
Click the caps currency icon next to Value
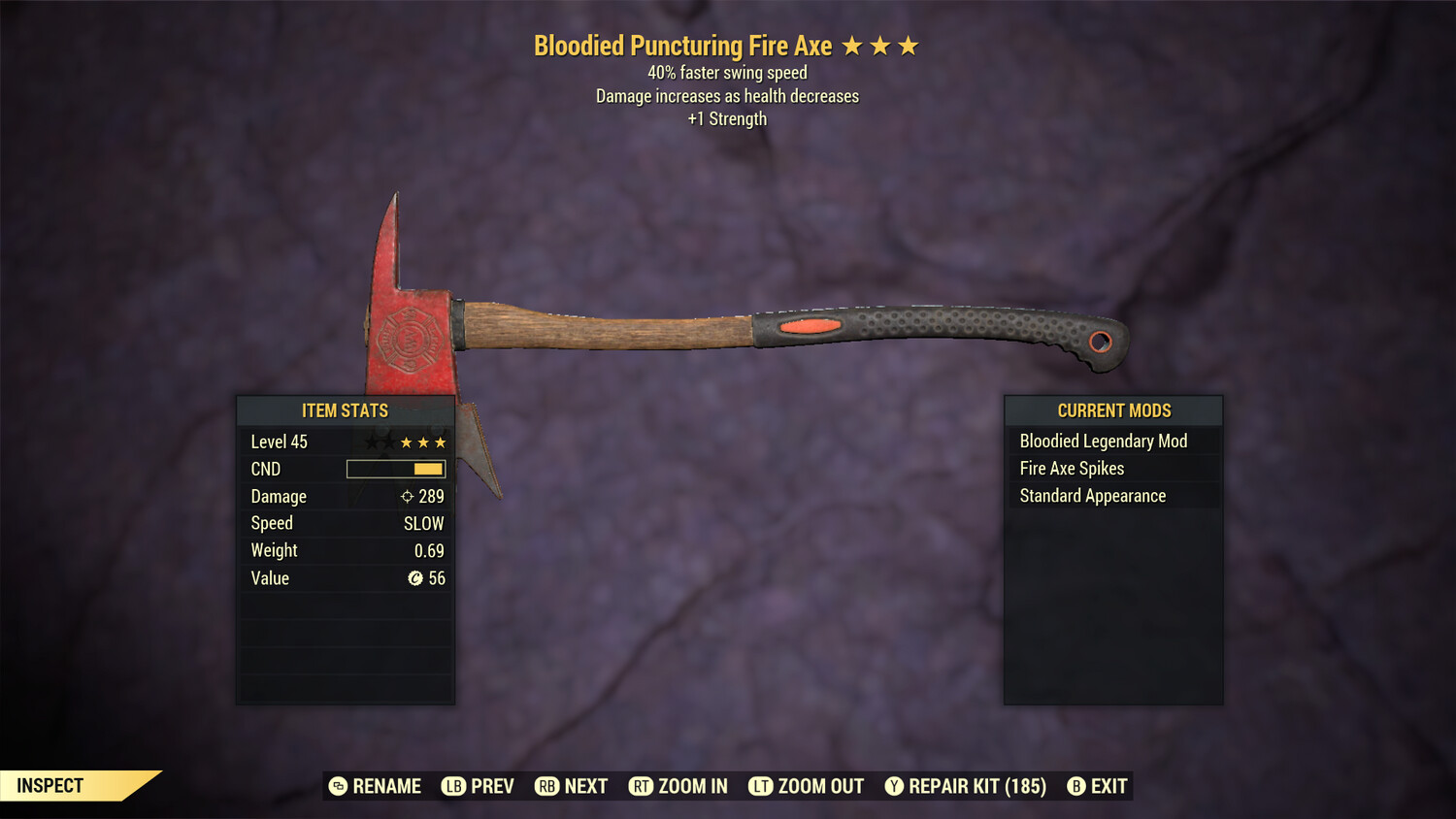point(414,578)
